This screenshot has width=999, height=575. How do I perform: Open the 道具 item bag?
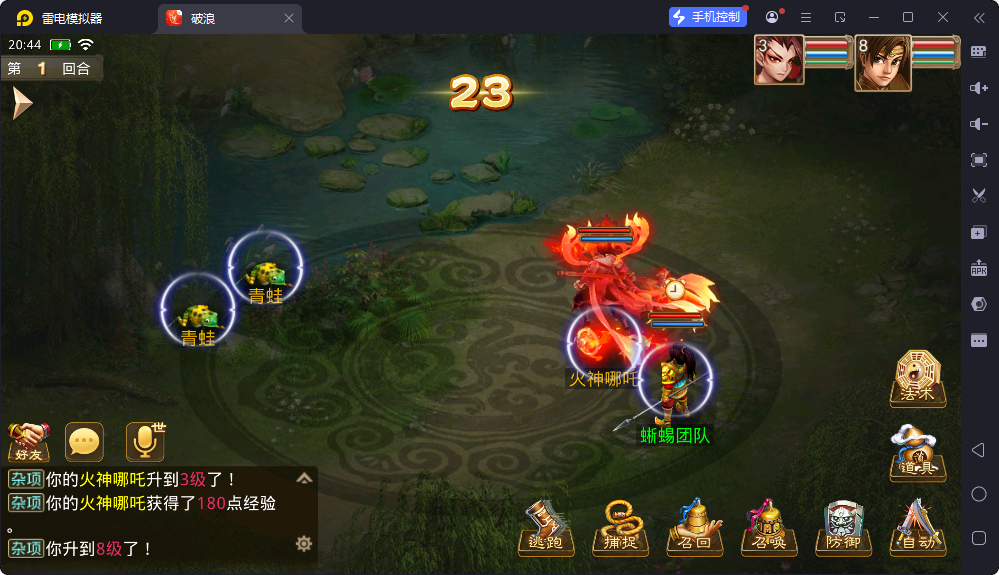pyautogui.click(x=917, y=453)
